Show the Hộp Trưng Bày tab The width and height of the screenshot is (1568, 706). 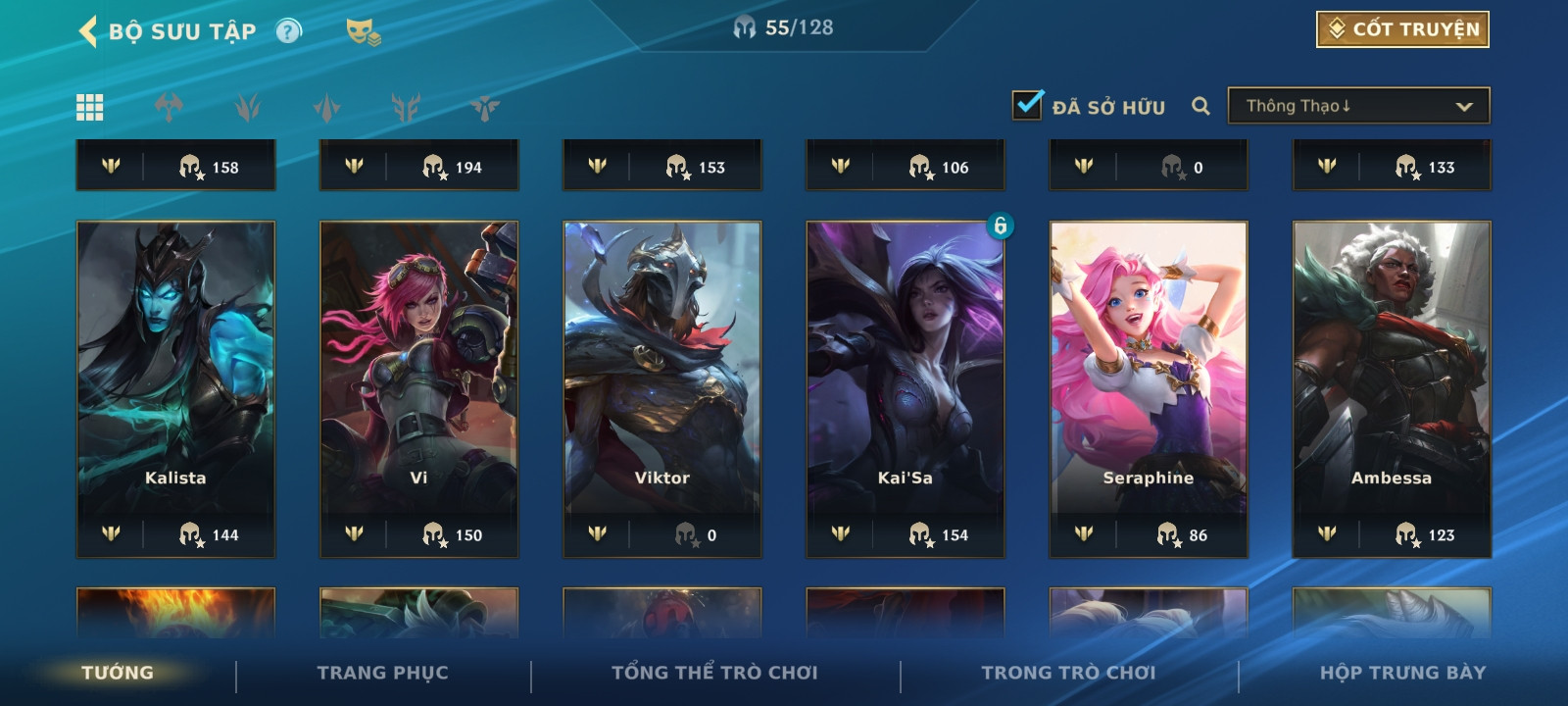1402,673
